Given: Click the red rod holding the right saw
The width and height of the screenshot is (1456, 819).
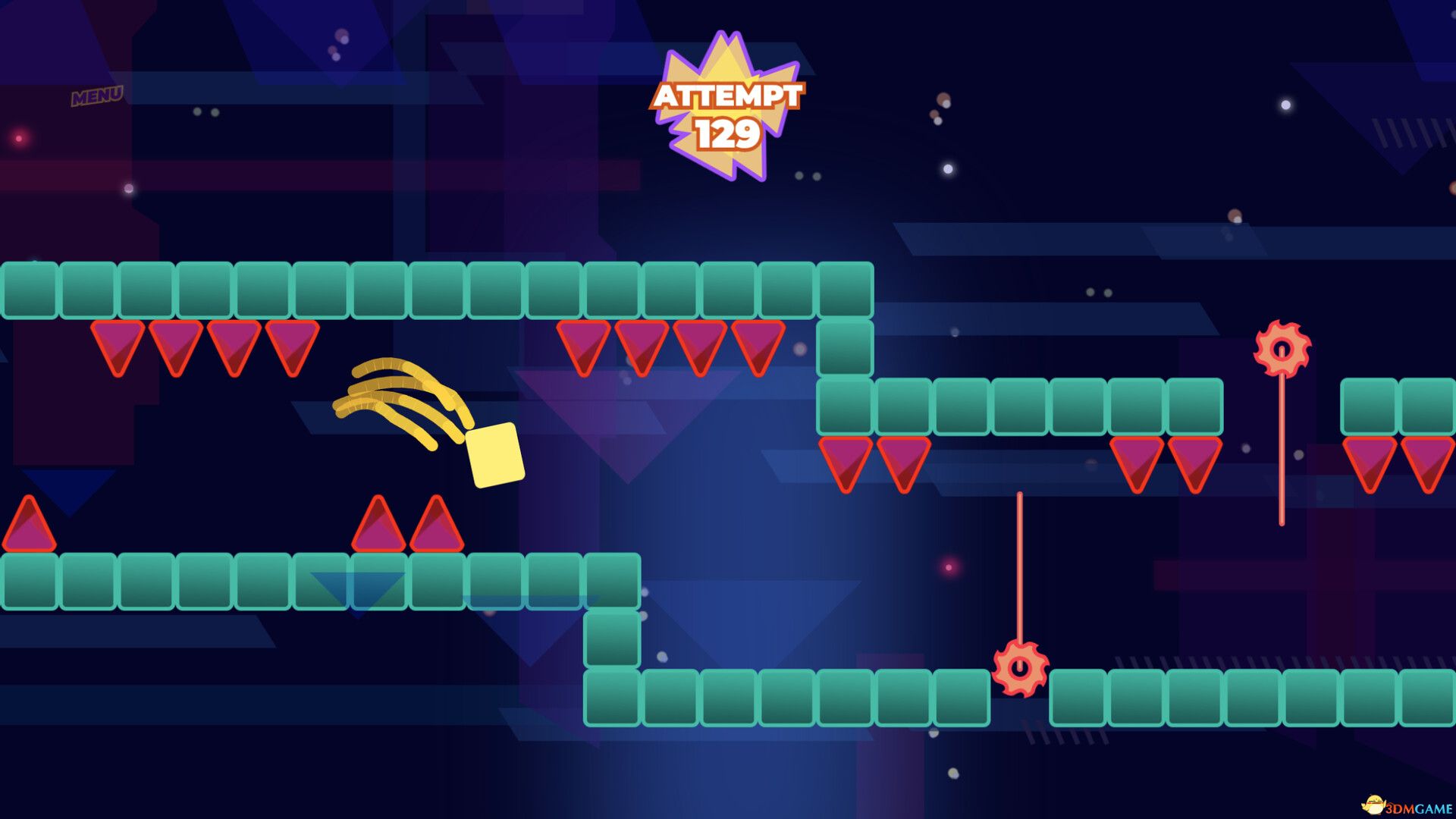Looking at the screenshot, I should [1282, 447].
